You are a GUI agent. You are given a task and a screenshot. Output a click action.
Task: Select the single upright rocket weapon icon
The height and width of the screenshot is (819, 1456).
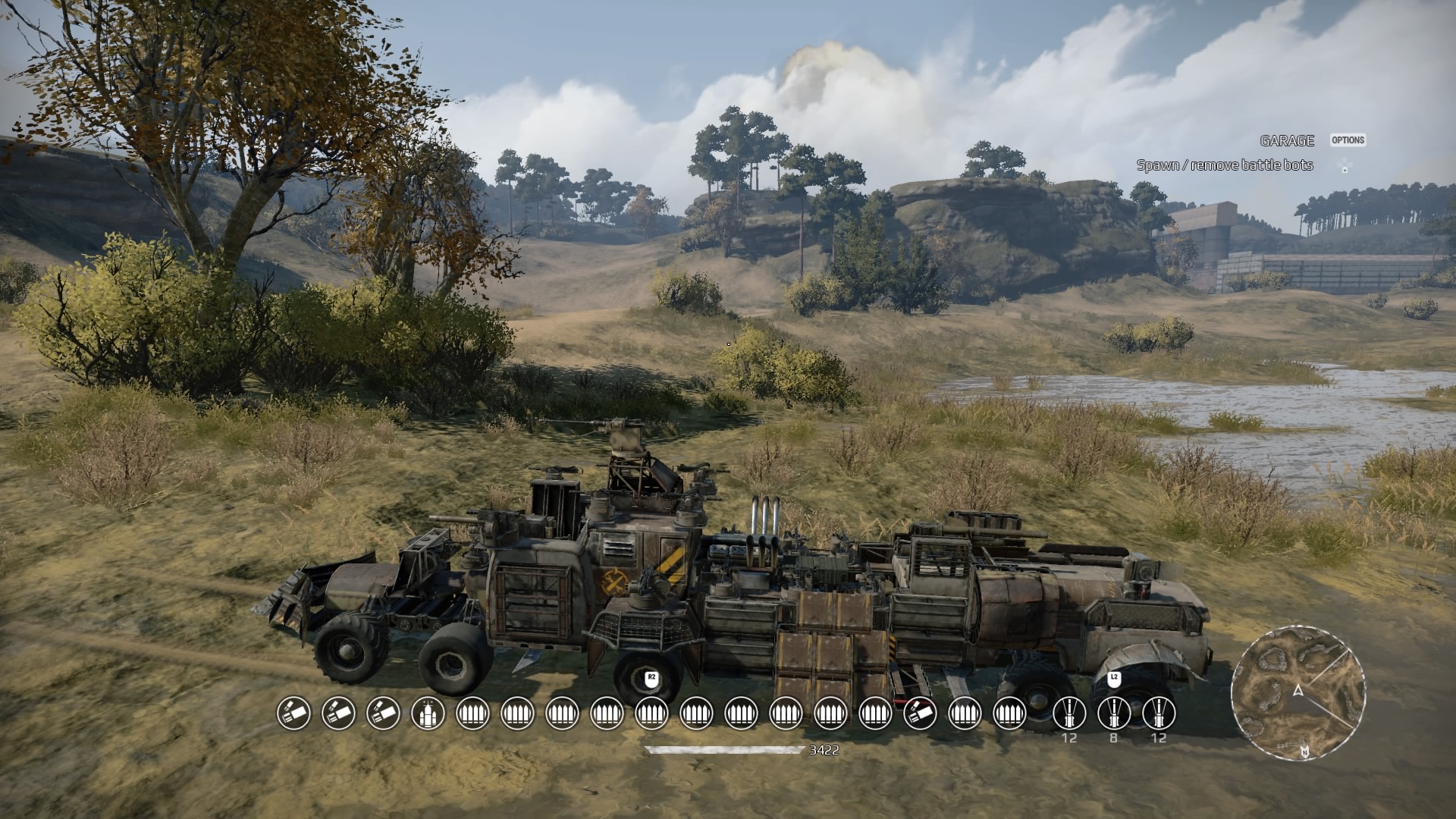(x=428, y=714)
